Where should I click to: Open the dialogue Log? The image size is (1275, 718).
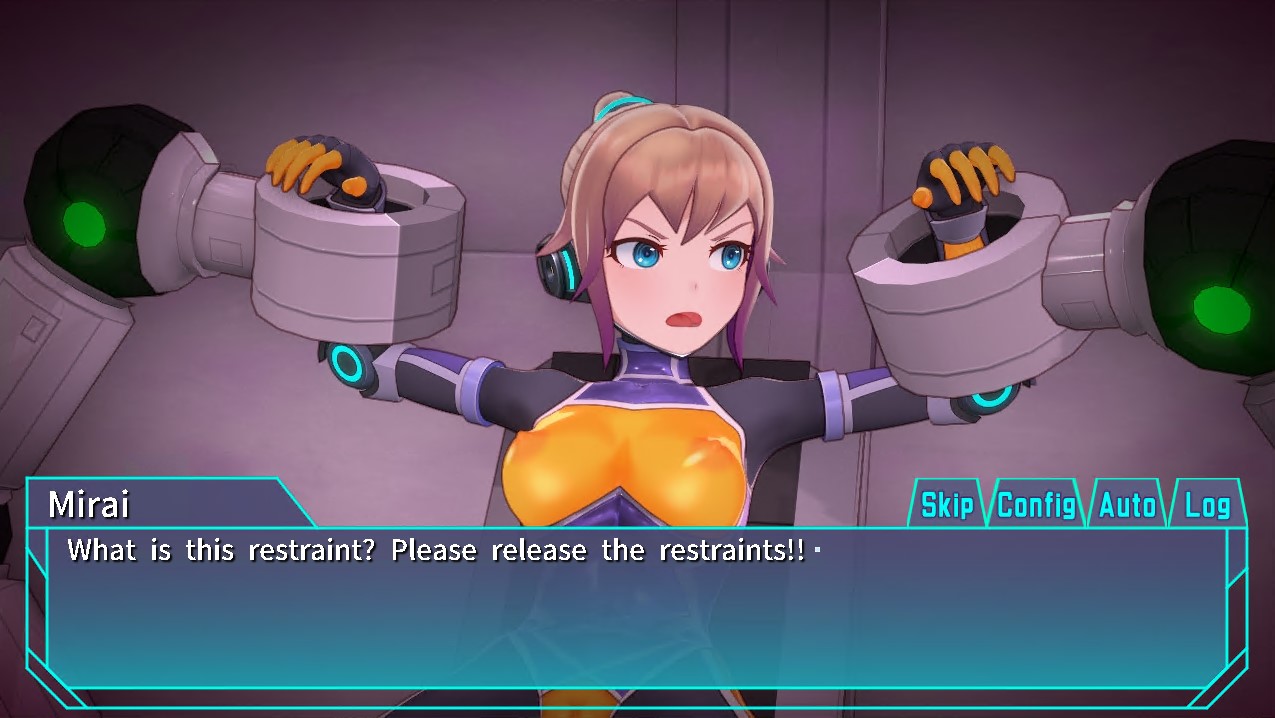pyautogui.click(x=1206, y=505)
